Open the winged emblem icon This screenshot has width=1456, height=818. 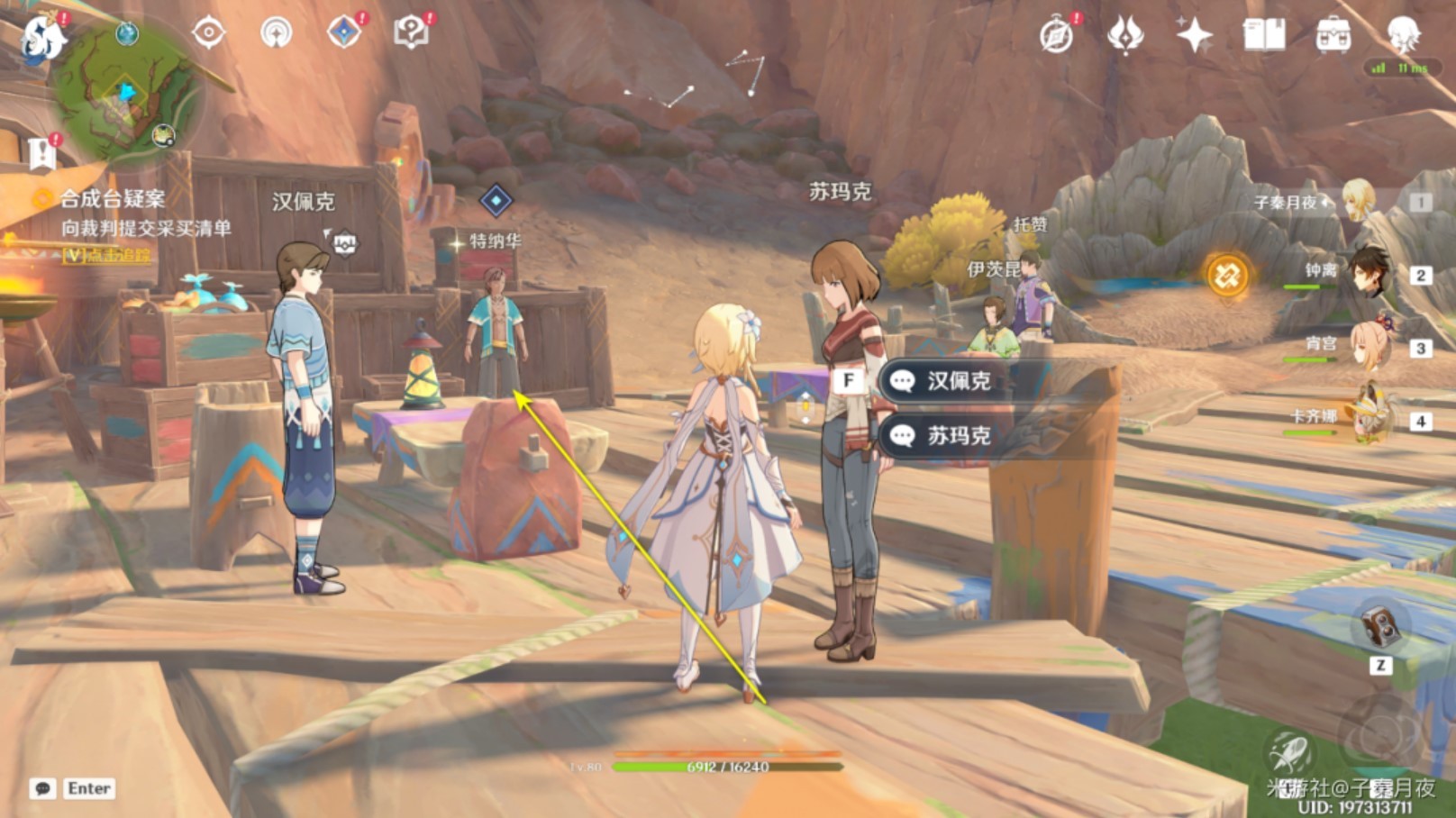1125,36
